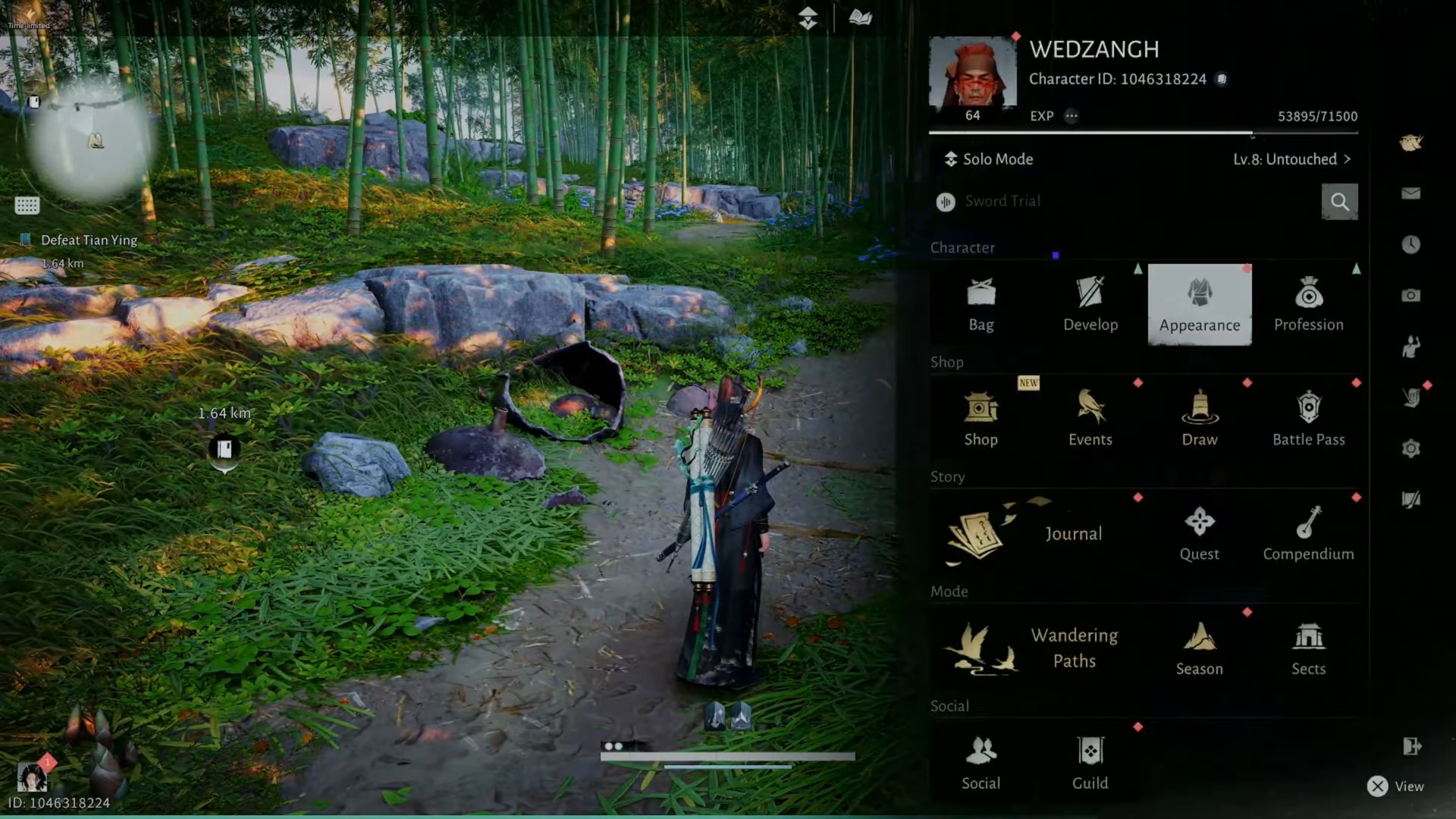This screenshot has height=819, width=1456.
Task: Open the Social menu
Action: (981, 763)
